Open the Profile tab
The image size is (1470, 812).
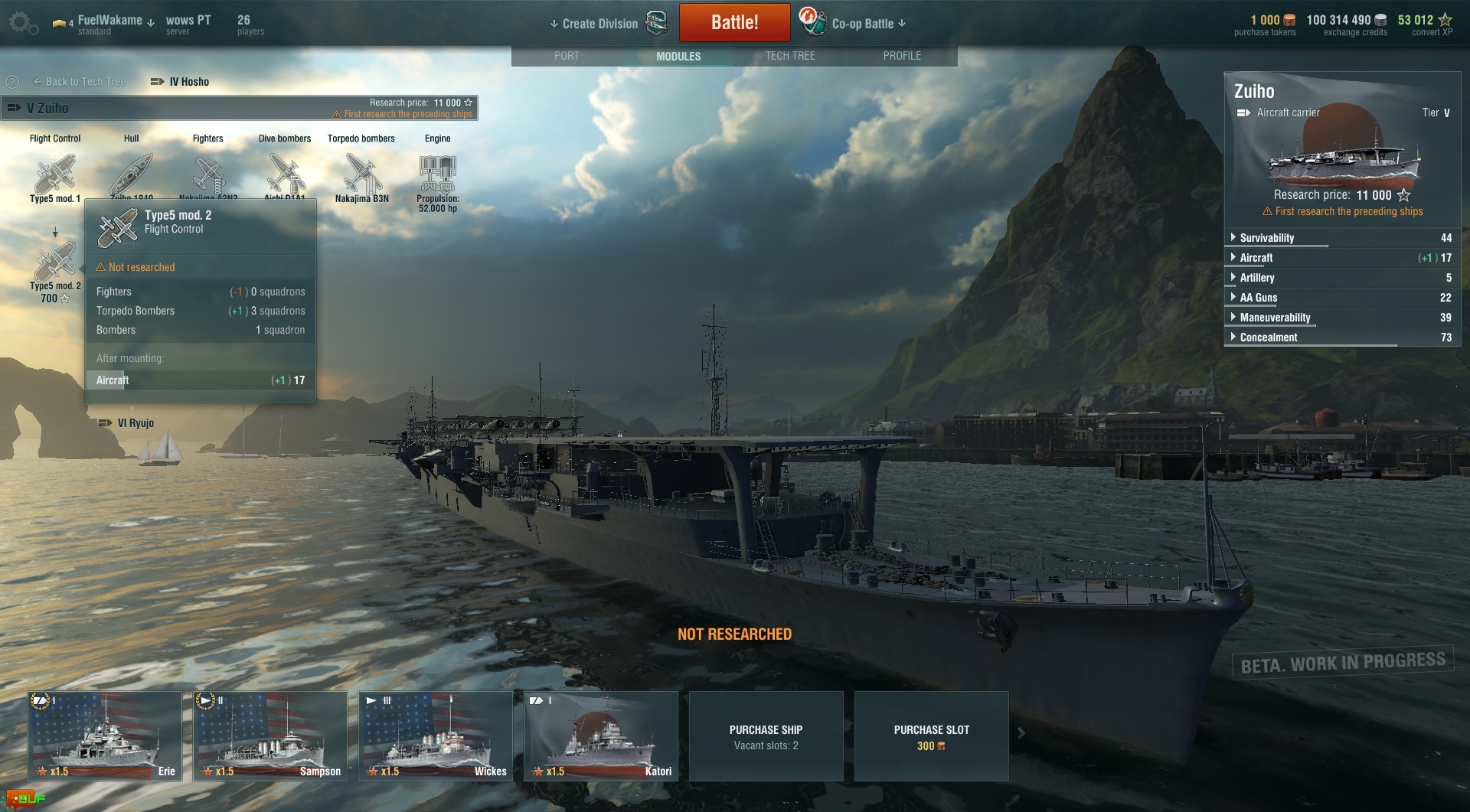coord(902,56)
